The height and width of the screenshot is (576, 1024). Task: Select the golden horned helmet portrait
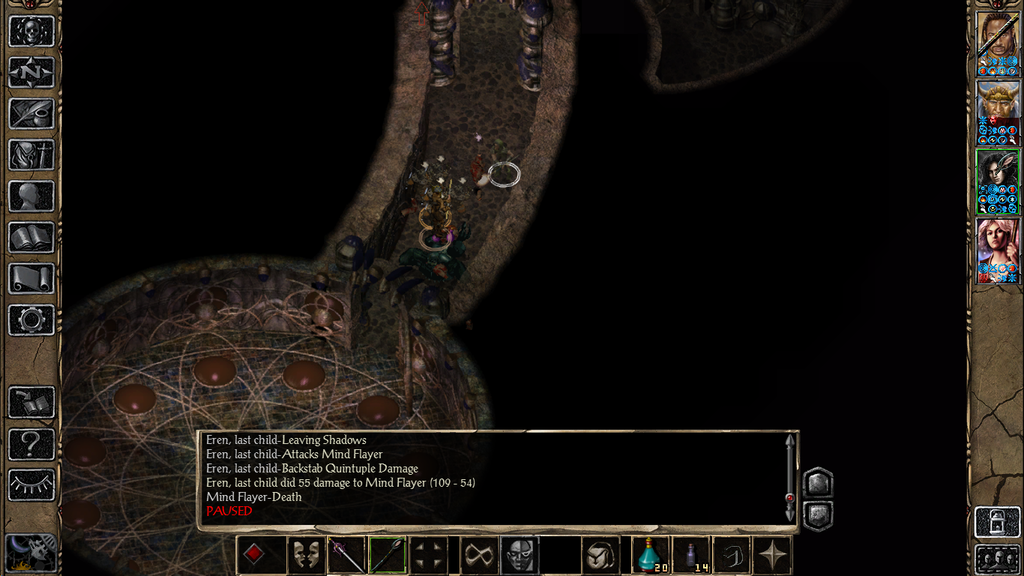pyautogui.click(x=997, y=112)
